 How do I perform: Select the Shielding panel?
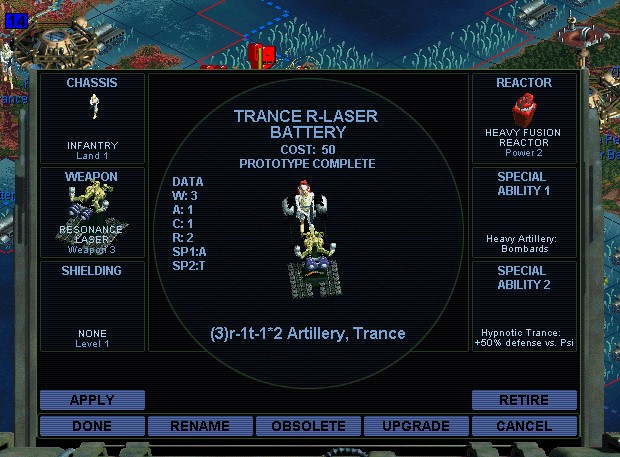tap(92, 305)
